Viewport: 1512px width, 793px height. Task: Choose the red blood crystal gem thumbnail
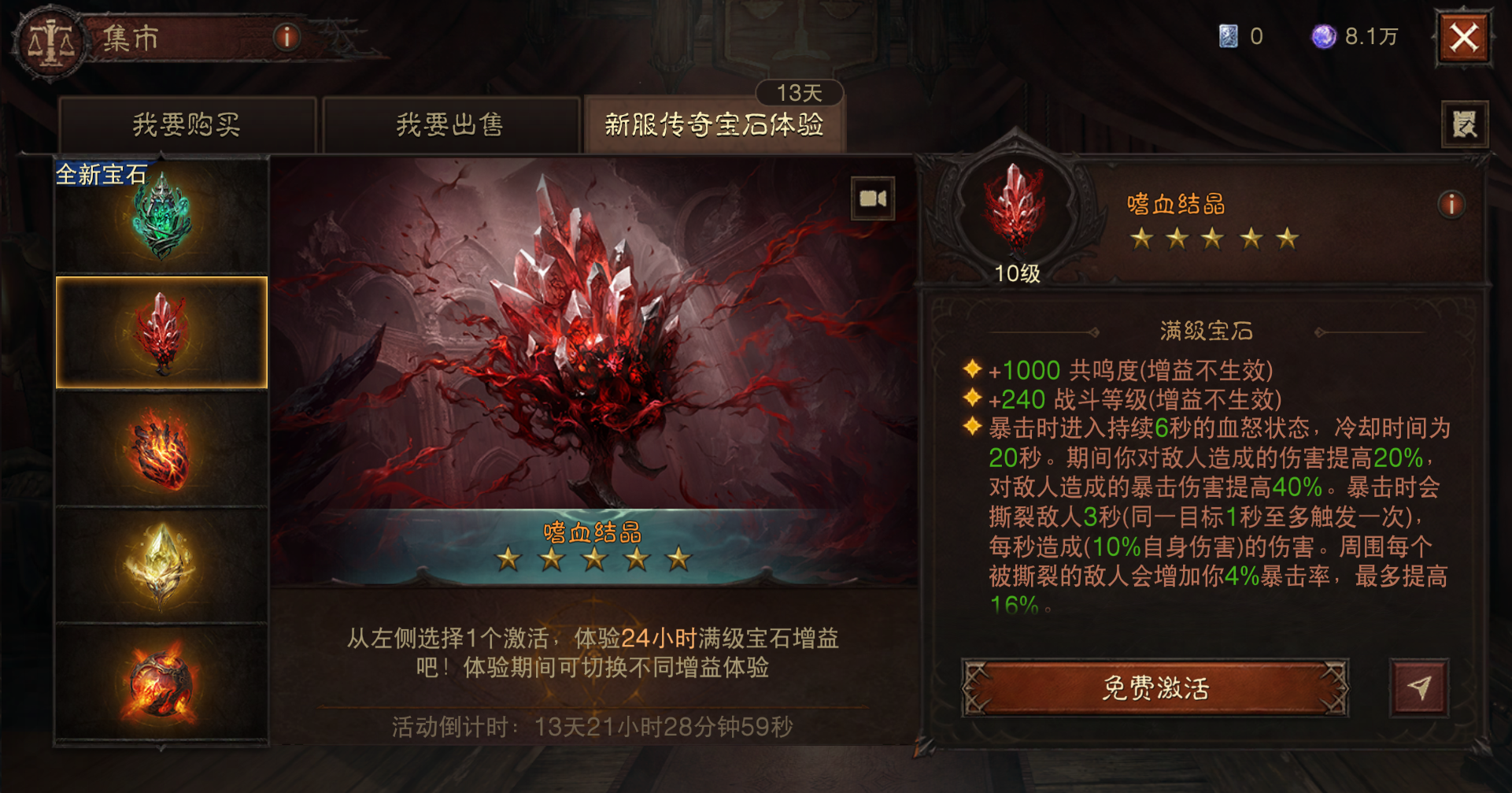[161, 332]
